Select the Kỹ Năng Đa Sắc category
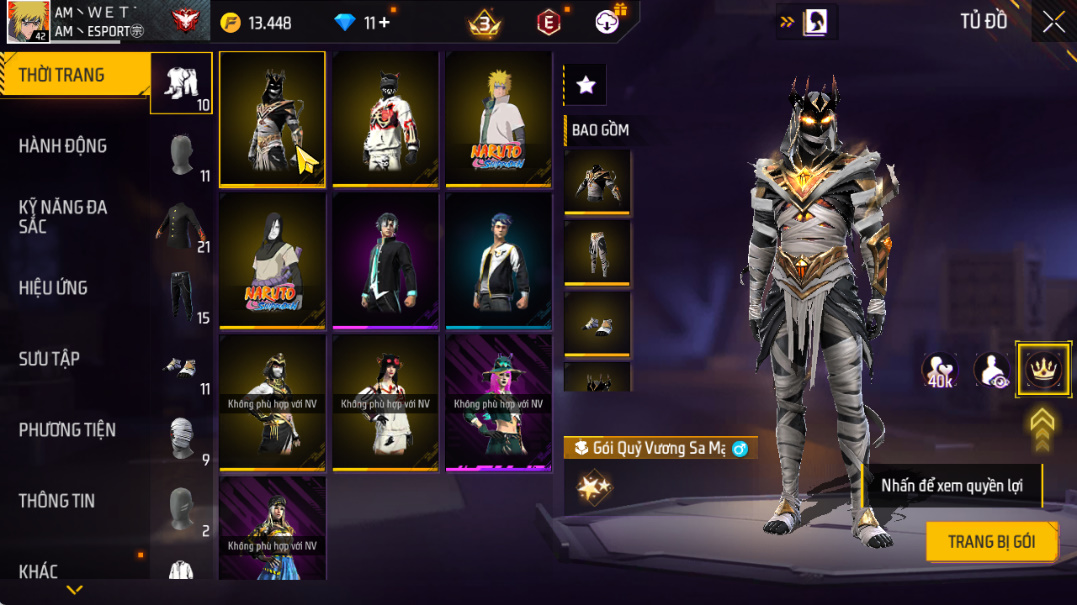This screenshot has width=1077, height=605. (63, 217)
